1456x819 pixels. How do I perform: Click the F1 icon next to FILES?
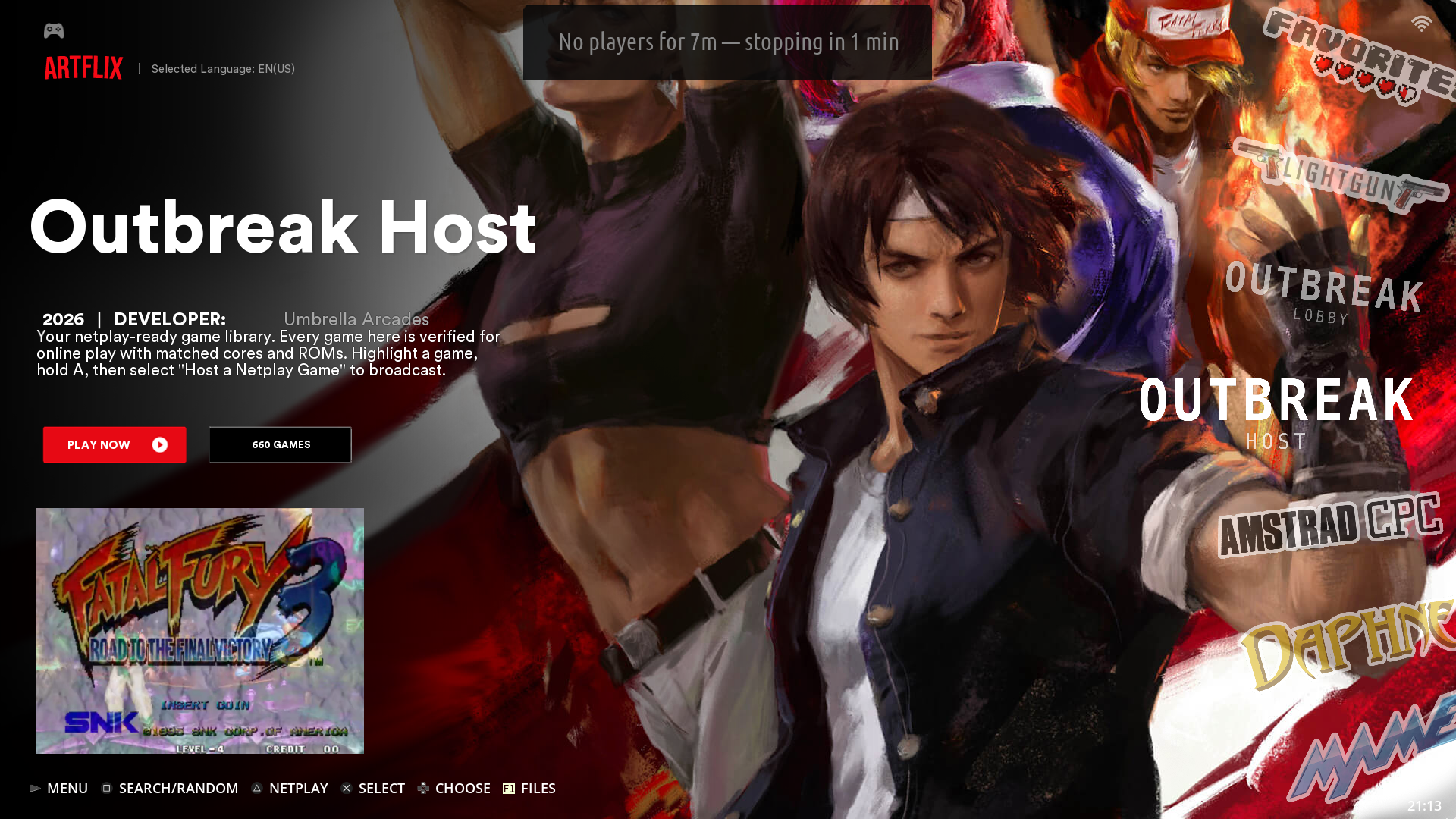pyautogui.click(x=508, y=788)
